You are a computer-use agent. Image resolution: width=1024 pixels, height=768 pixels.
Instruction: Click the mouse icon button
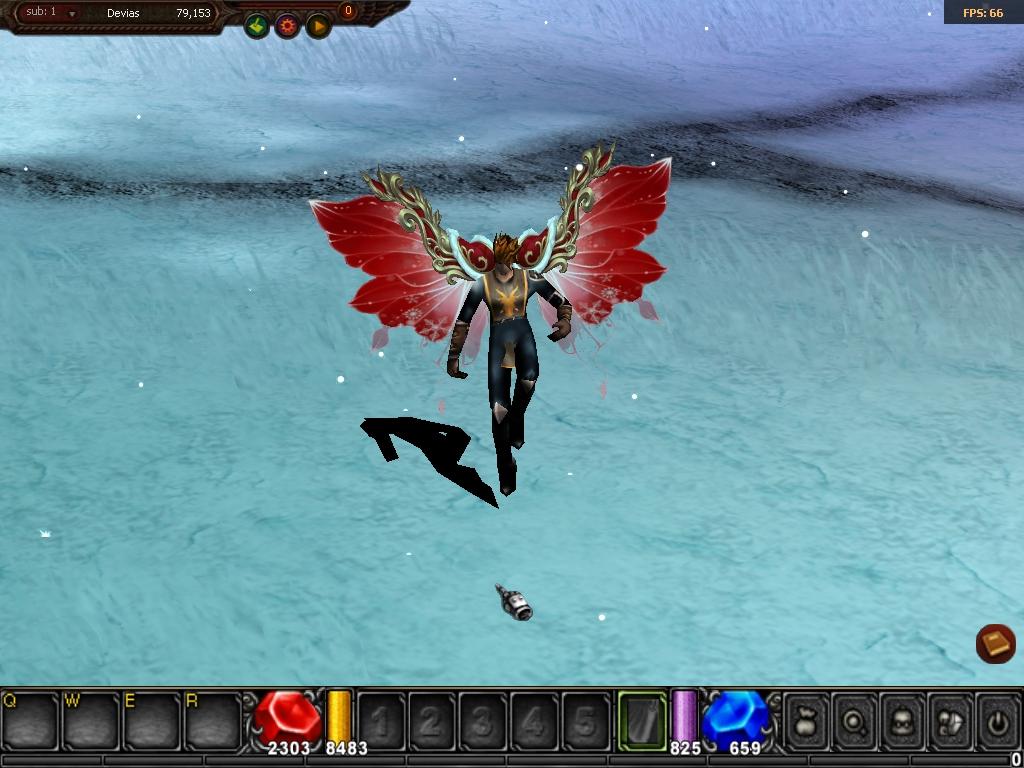point(950,720)
